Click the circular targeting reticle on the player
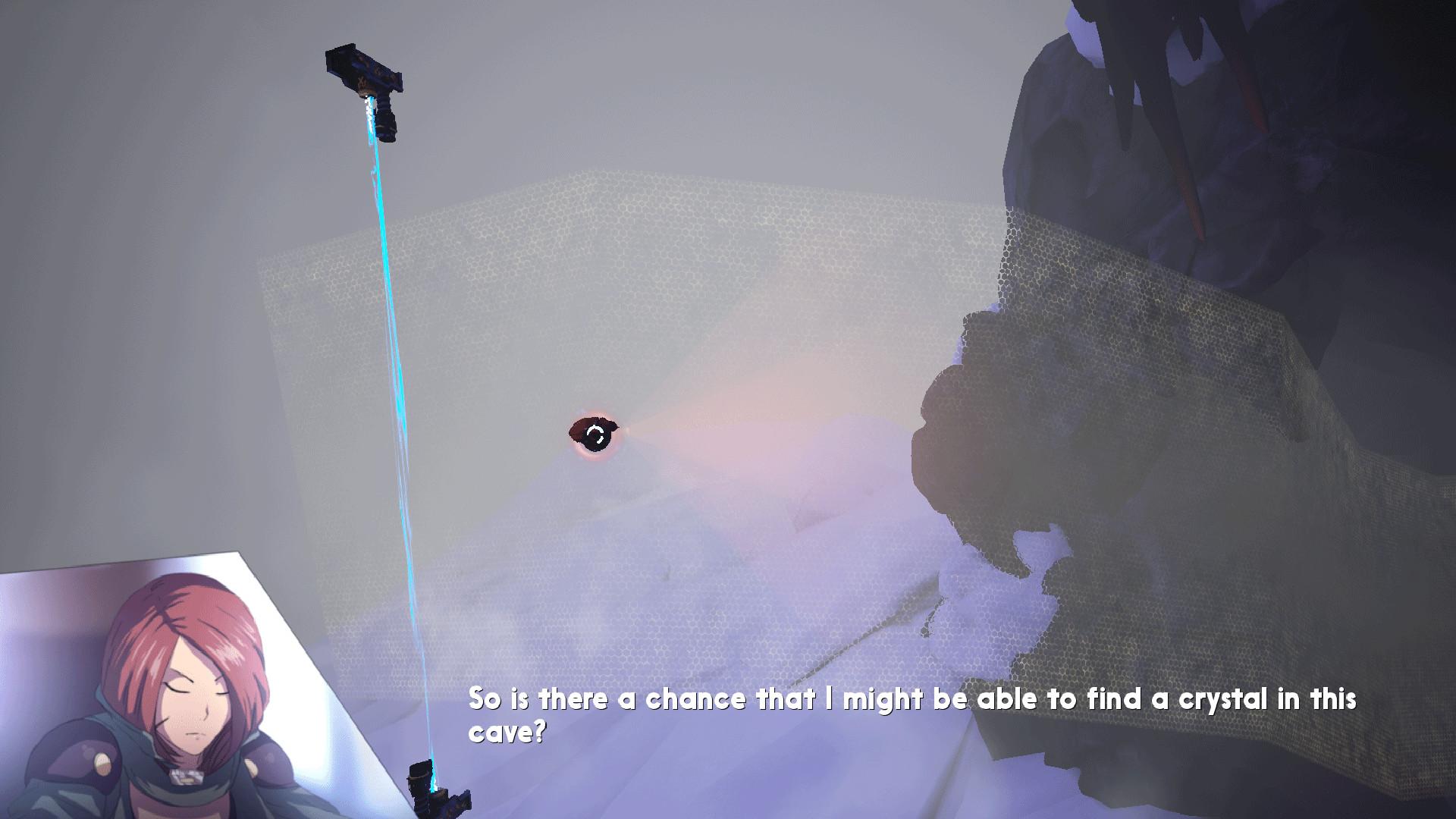 click(x=596, y=435)
